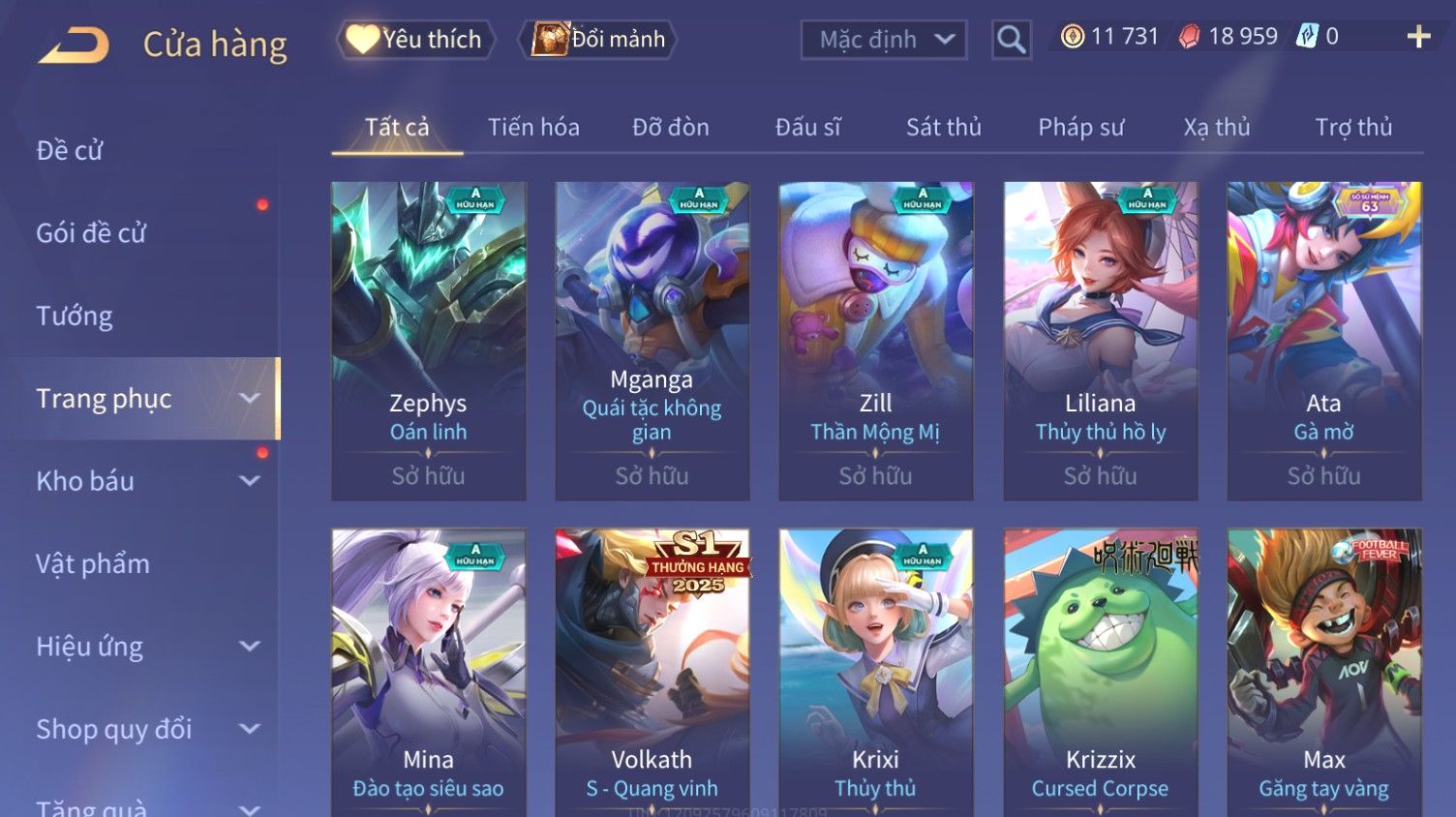Go back using the arrow button
1456x817 pixels.
pyautogui.click(x=74, y=45)
